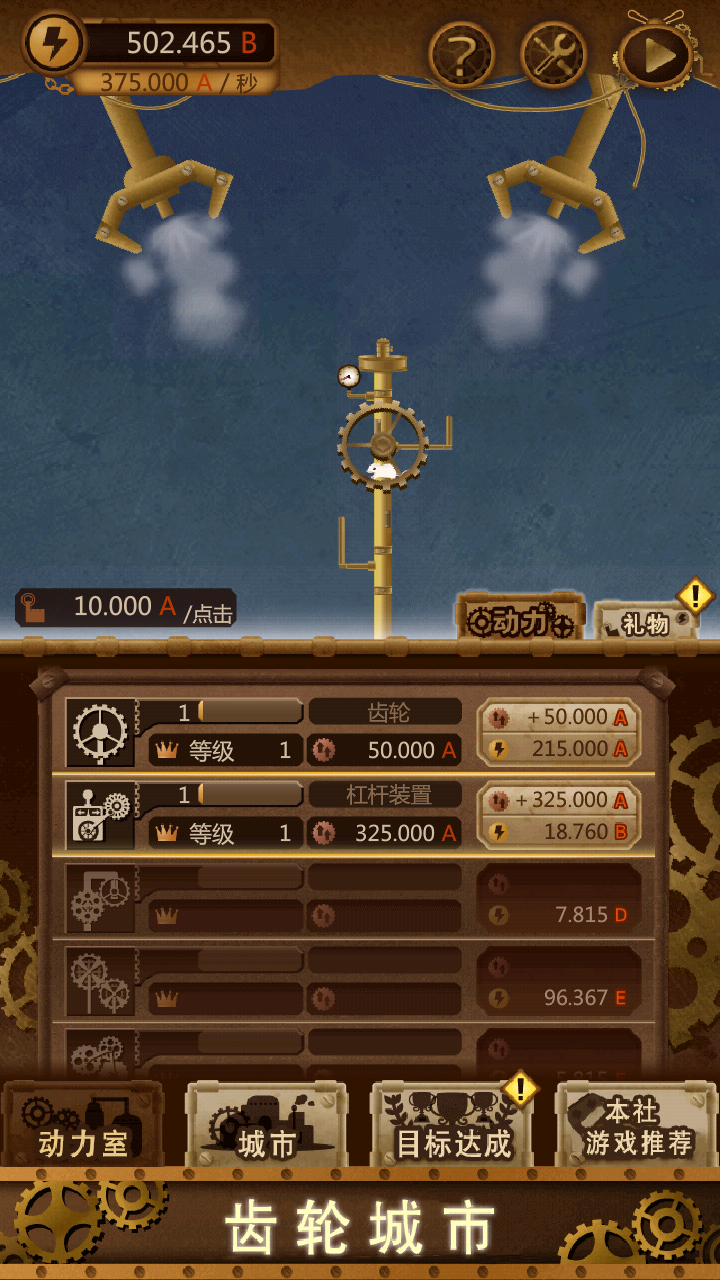Open 目标达成 achievements
Screen dimensions: 720x1280
point(453,1125)
